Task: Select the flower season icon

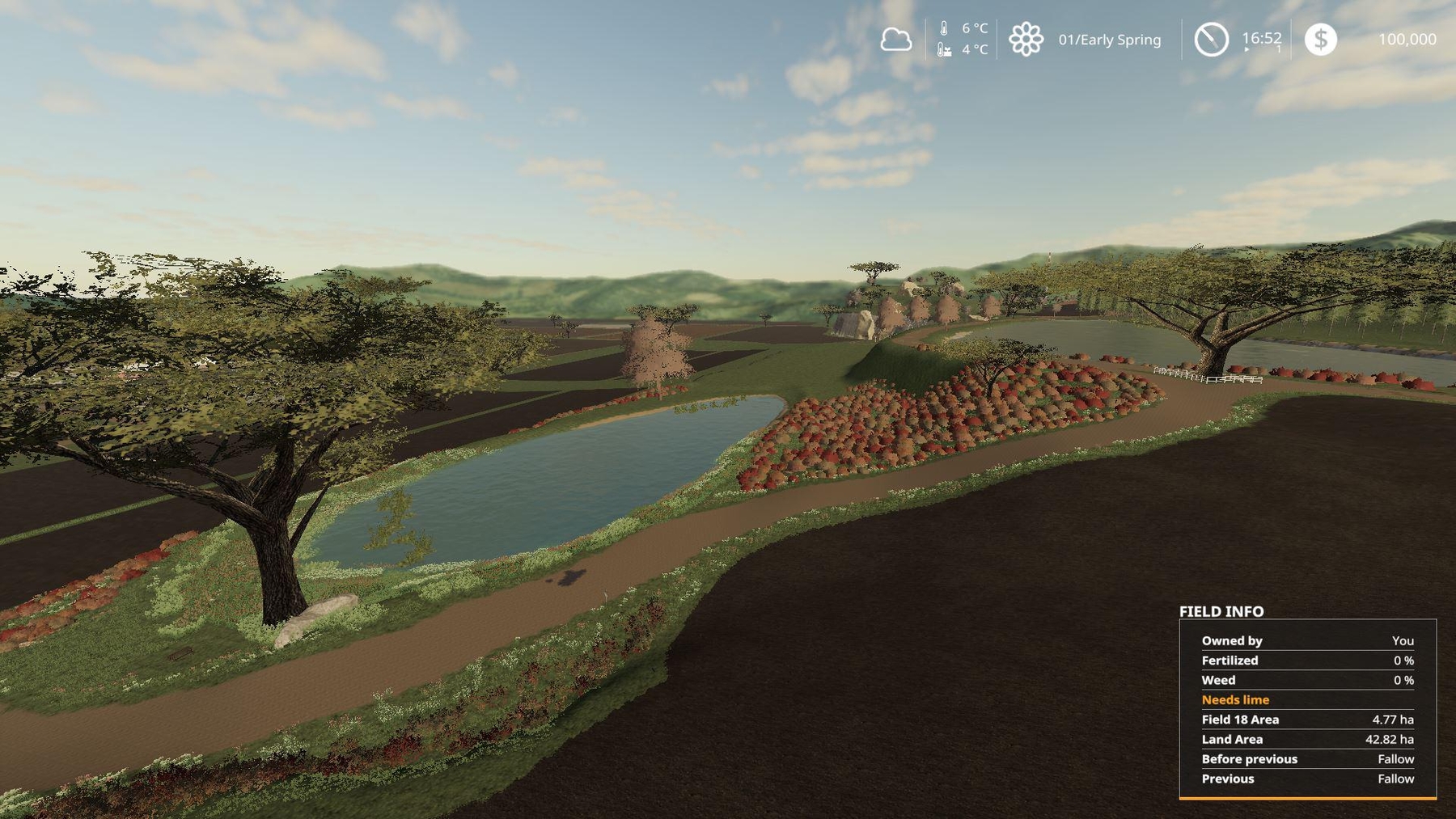Action: coord(1026,39)
